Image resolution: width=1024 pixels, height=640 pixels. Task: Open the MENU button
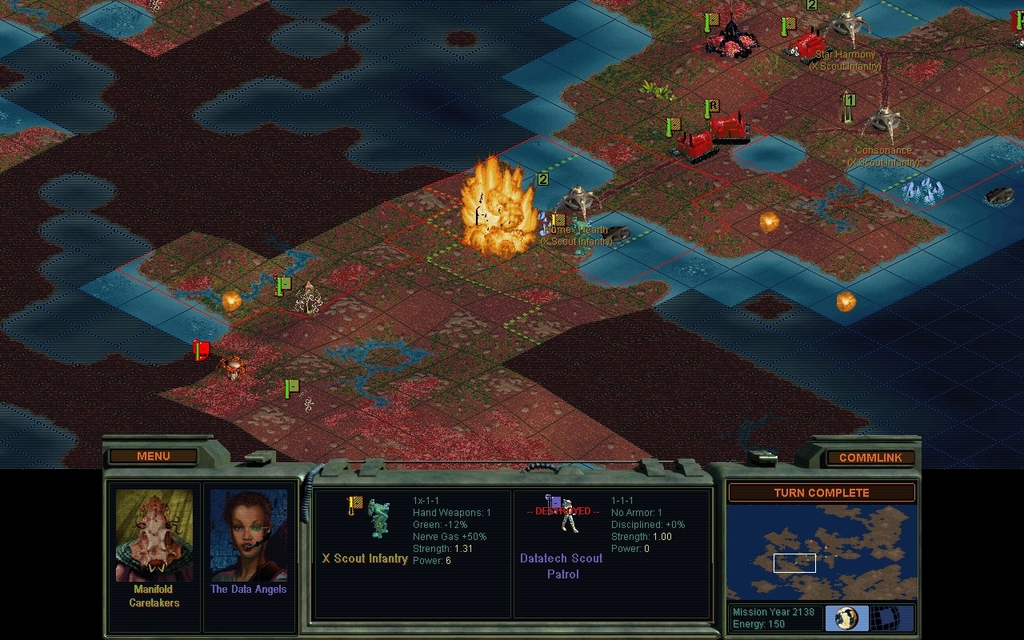click(153, 457)
